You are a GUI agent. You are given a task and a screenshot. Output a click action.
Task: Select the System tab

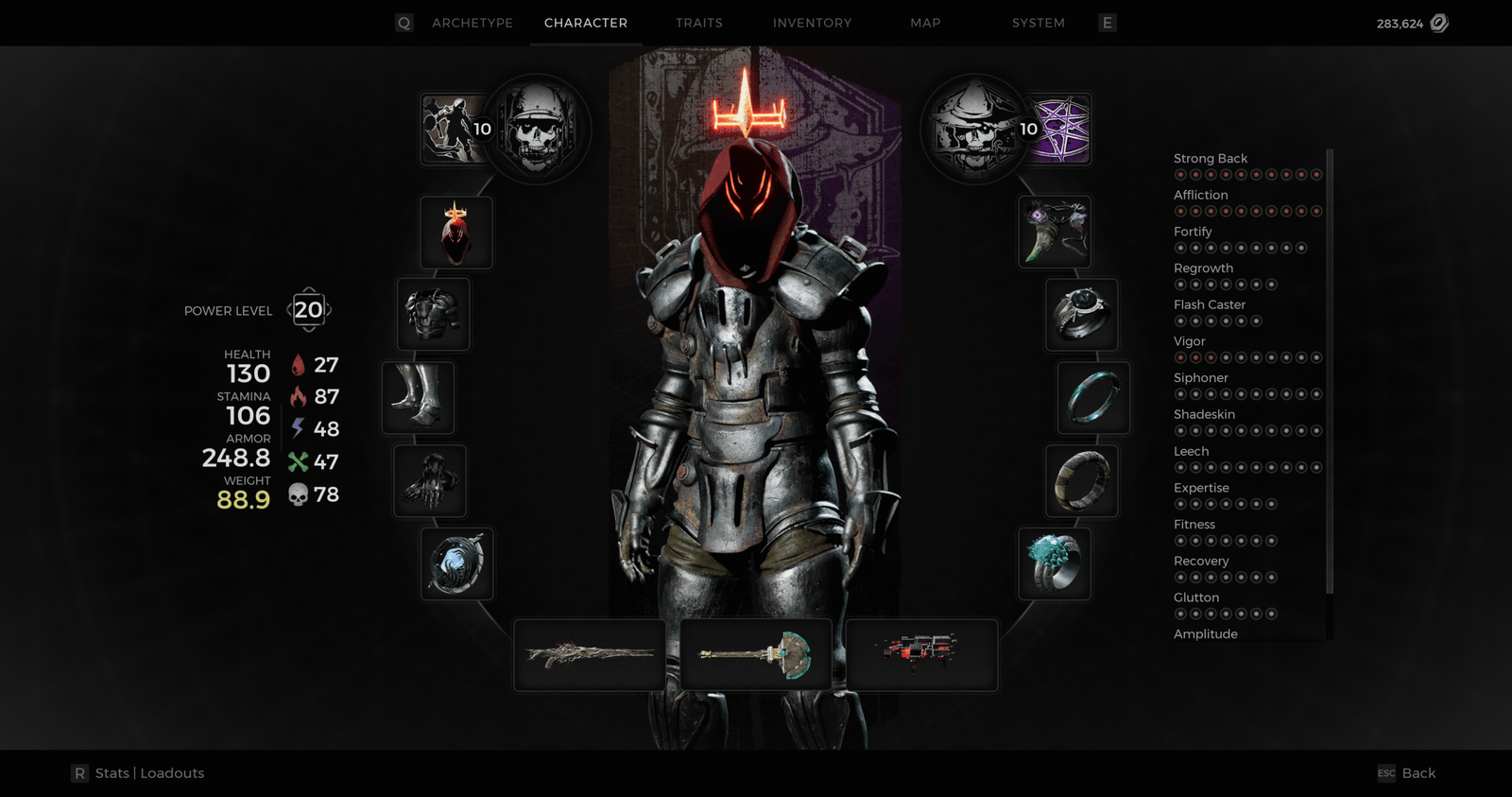click(x=1038, y=23)
